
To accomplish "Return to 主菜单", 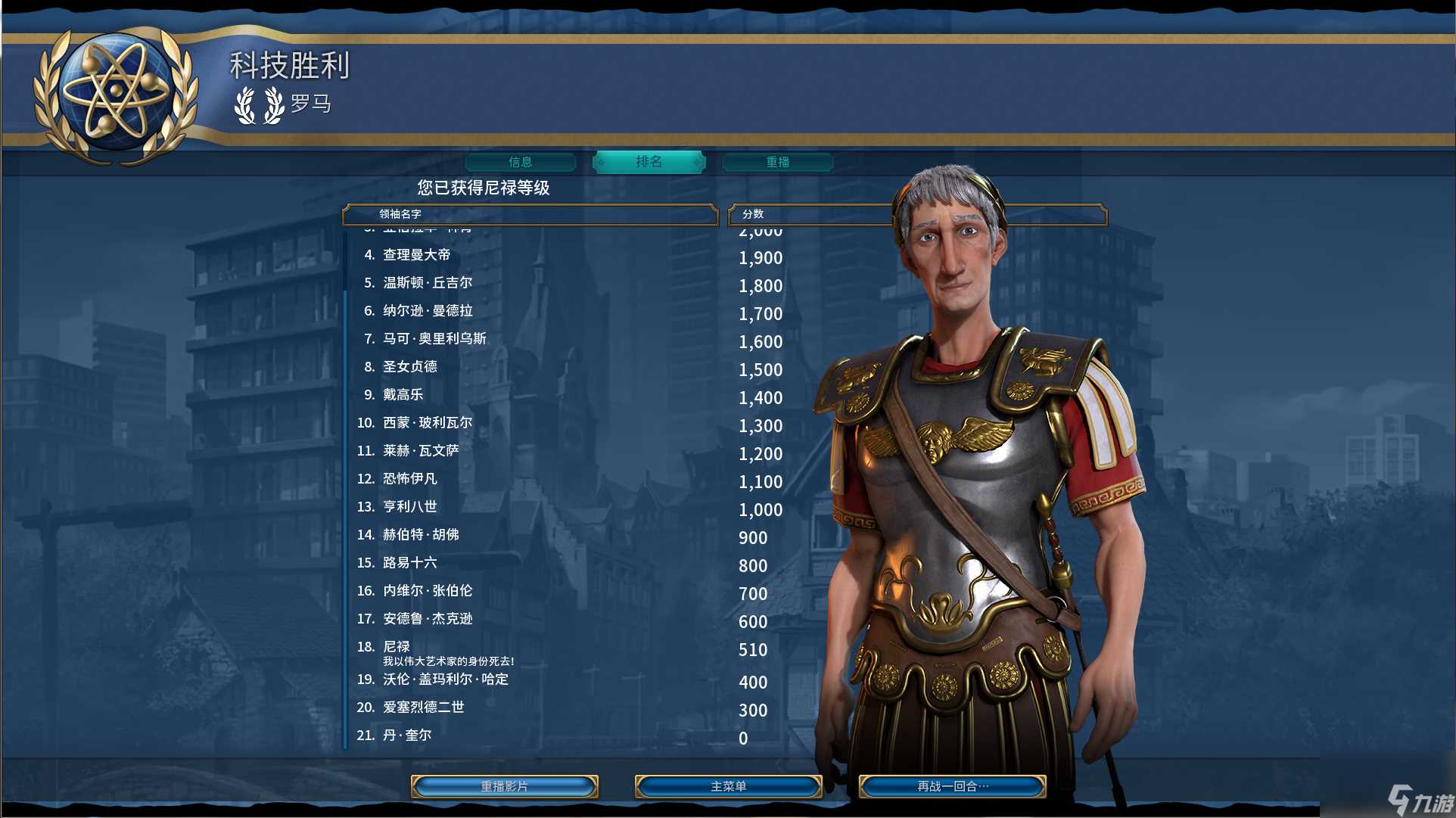I will point(728,786).
